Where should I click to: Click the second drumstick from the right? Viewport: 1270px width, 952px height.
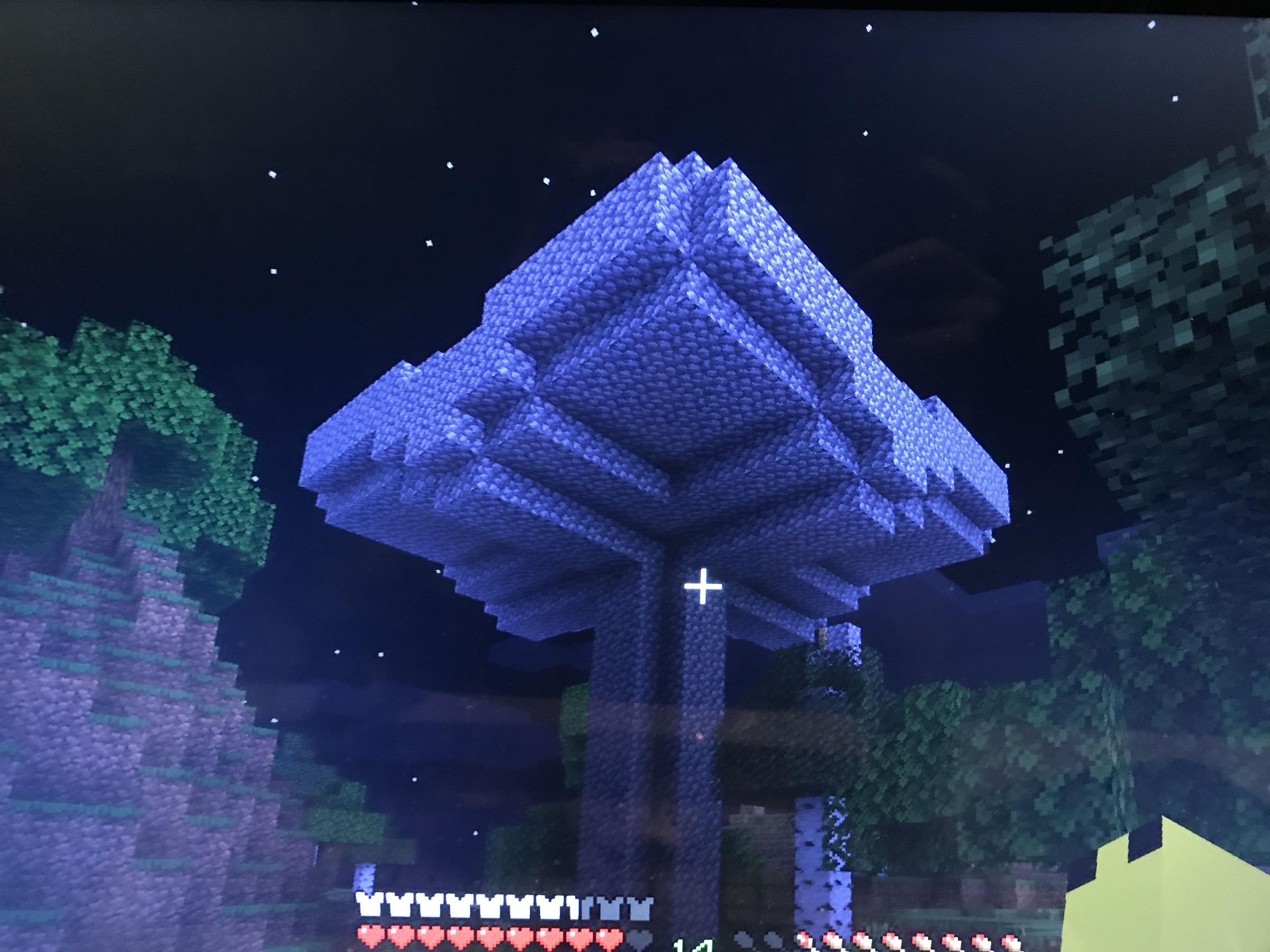pyautogui.click(x=981, y=940)
